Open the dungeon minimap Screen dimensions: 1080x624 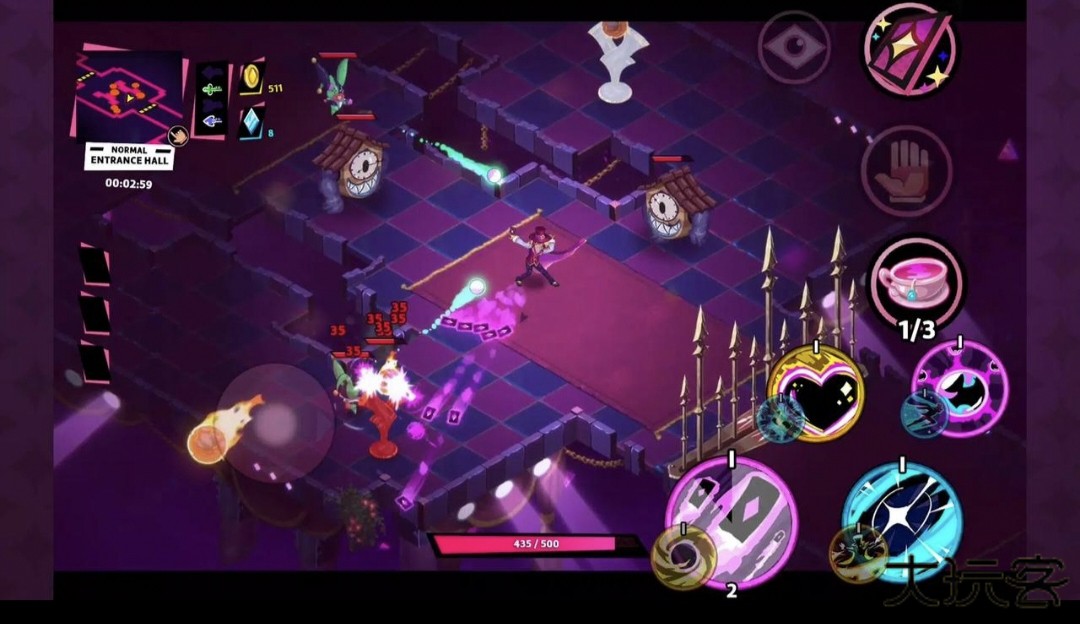tap(128, 92)
